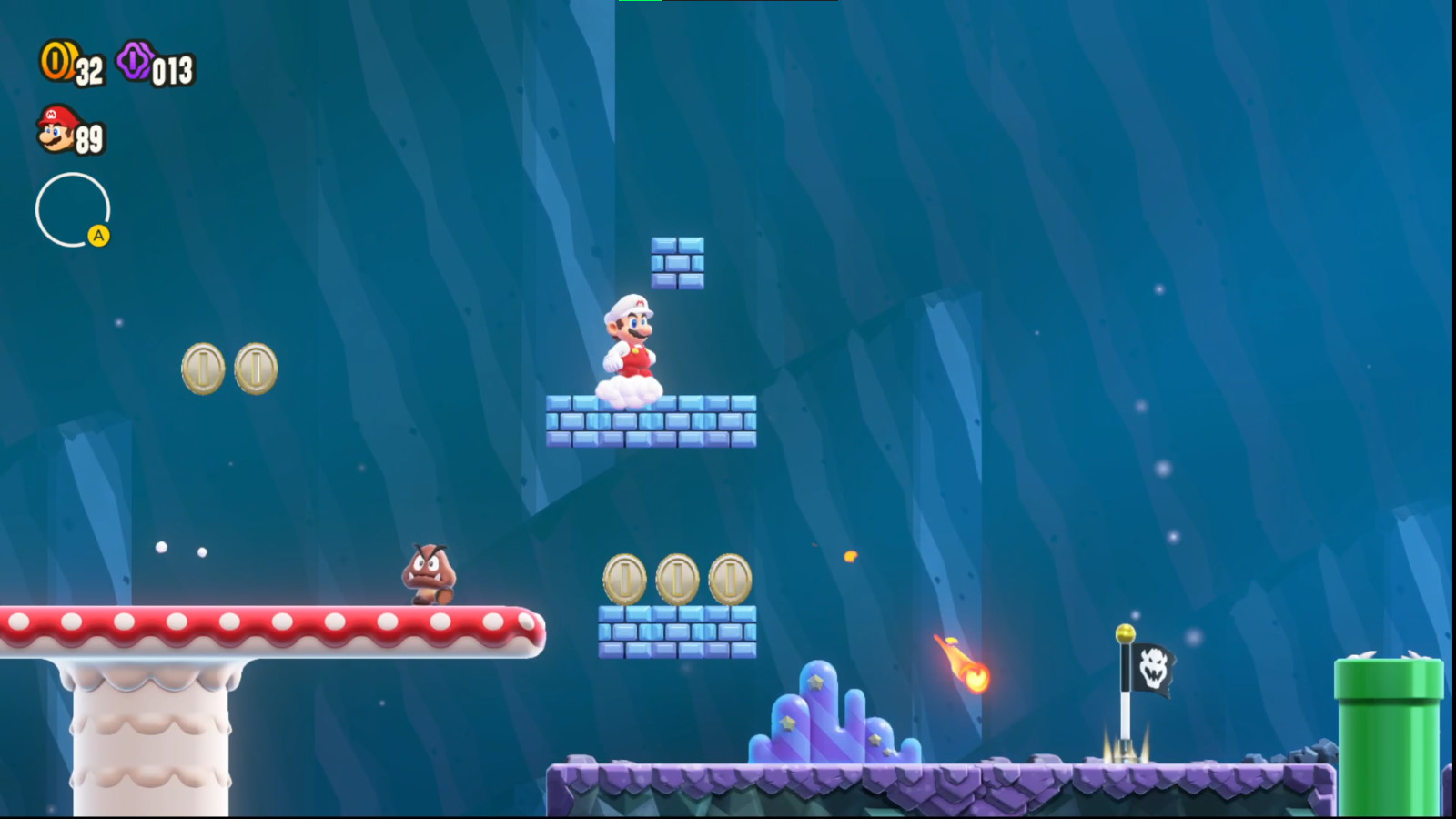Select the purple flower coin icon
This screenshot has width=1456, height=819.
pos(132,62)
